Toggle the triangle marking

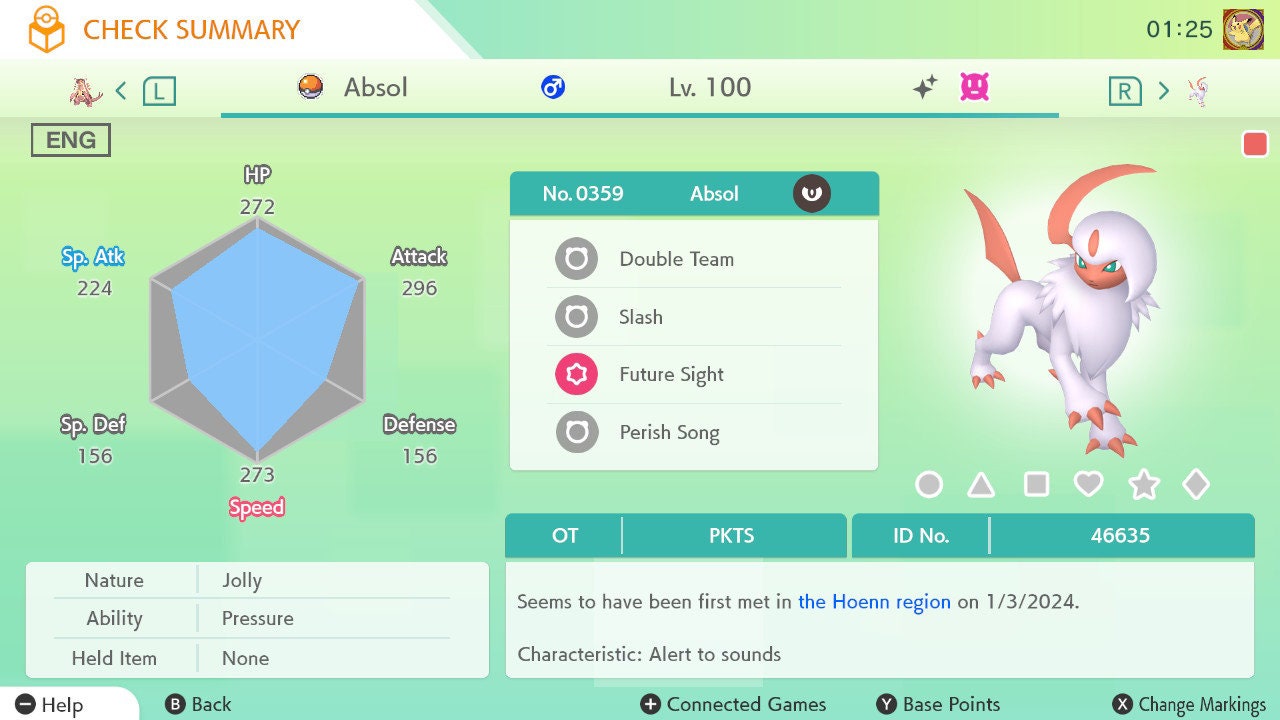click(981, 485)
